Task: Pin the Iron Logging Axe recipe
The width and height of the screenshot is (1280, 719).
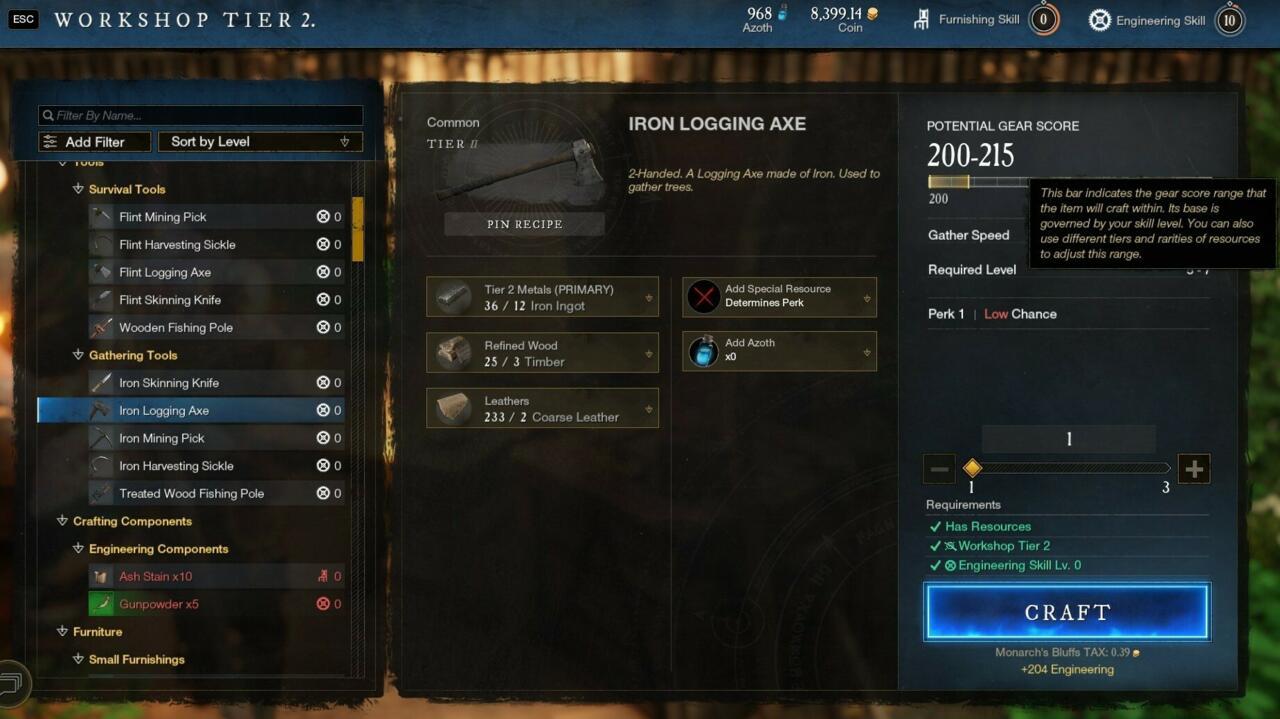Action: pos(524,224)
